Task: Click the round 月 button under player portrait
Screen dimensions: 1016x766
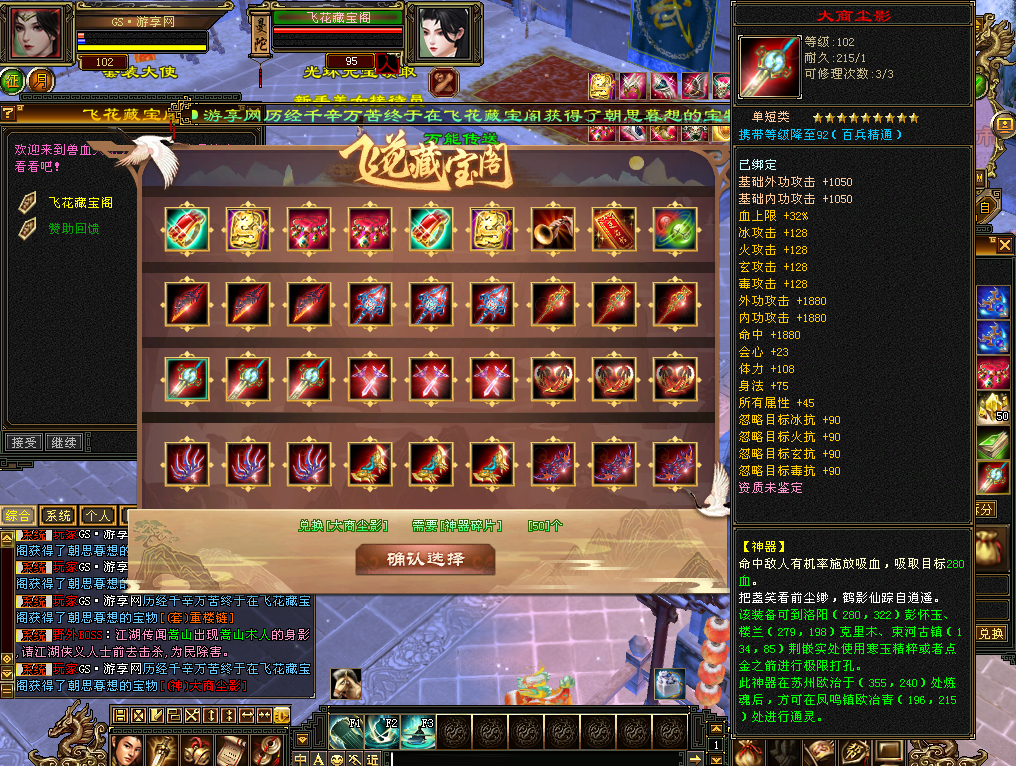Action: pyautogui.click(x=40, y=80)
